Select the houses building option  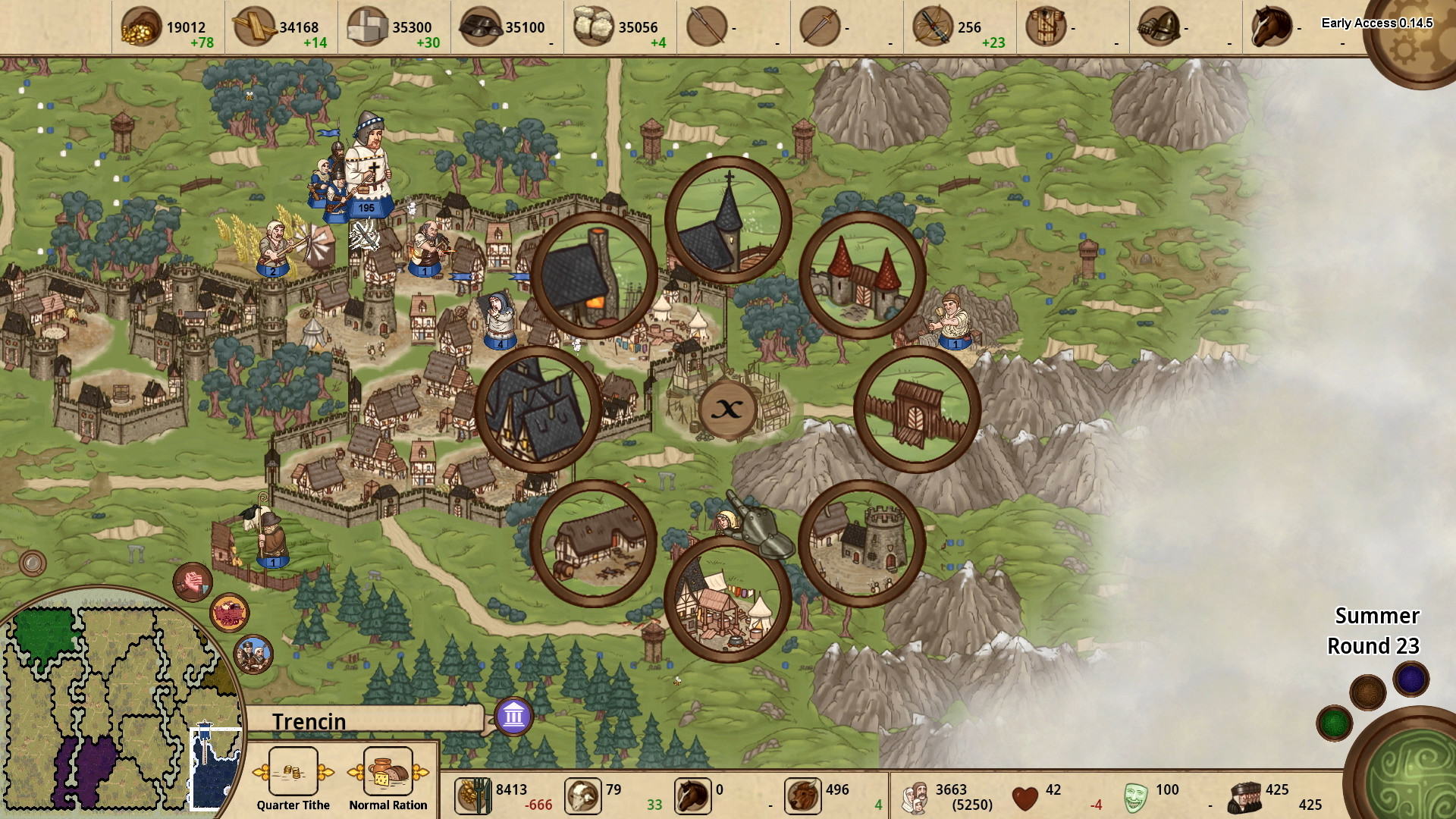click(x=538, y=409)
